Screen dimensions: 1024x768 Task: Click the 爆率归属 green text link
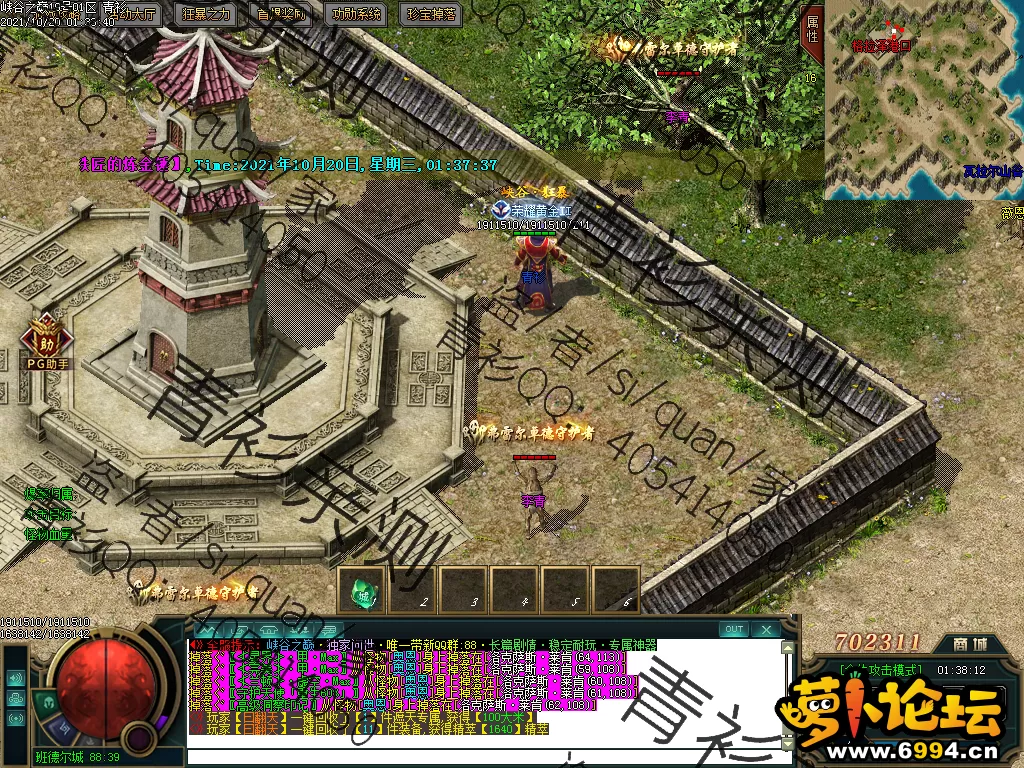pyautogui.click(x=48, y=493)
